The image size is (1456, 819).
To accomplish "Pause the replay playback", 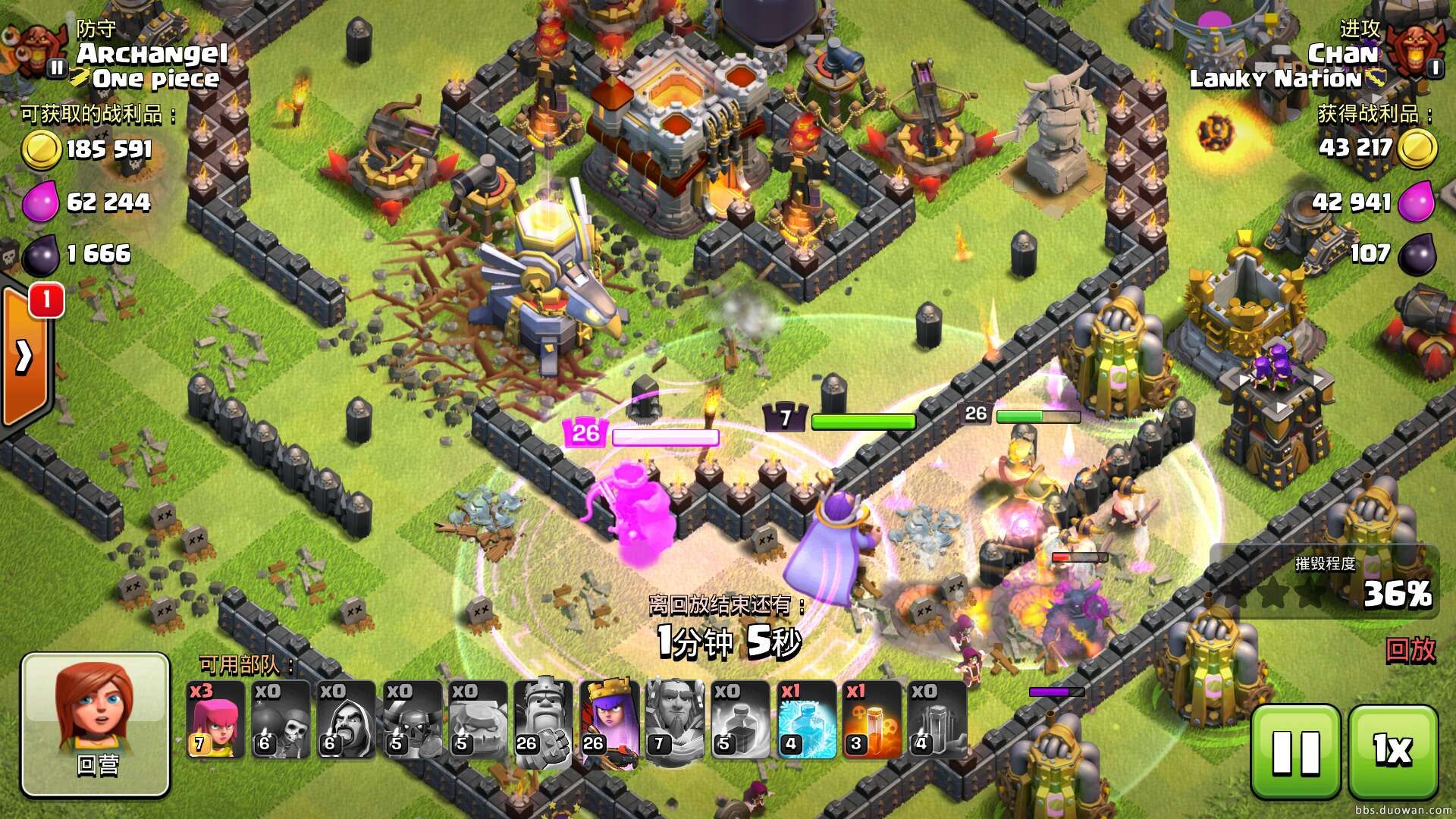I will (x=1296, y=751).
